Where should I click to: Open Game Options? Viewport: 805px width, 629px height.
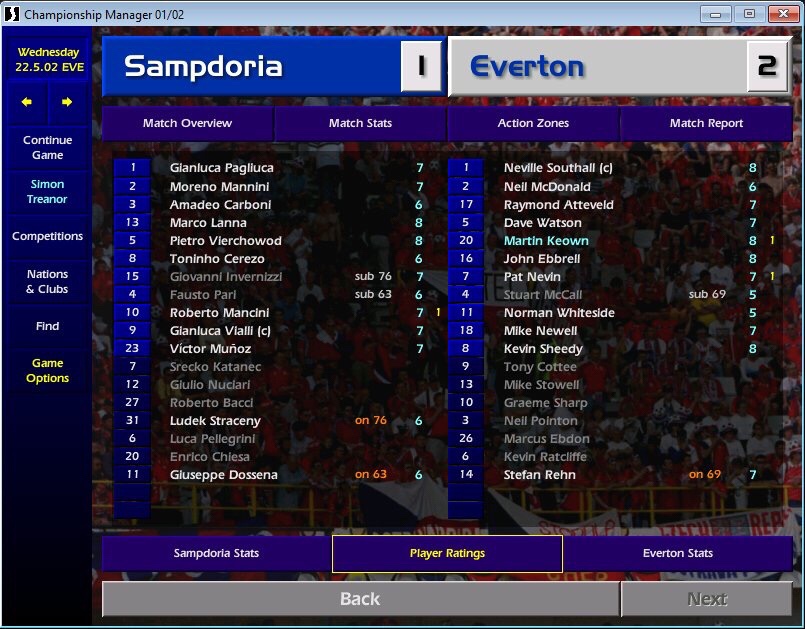click(x=47, y=371)
